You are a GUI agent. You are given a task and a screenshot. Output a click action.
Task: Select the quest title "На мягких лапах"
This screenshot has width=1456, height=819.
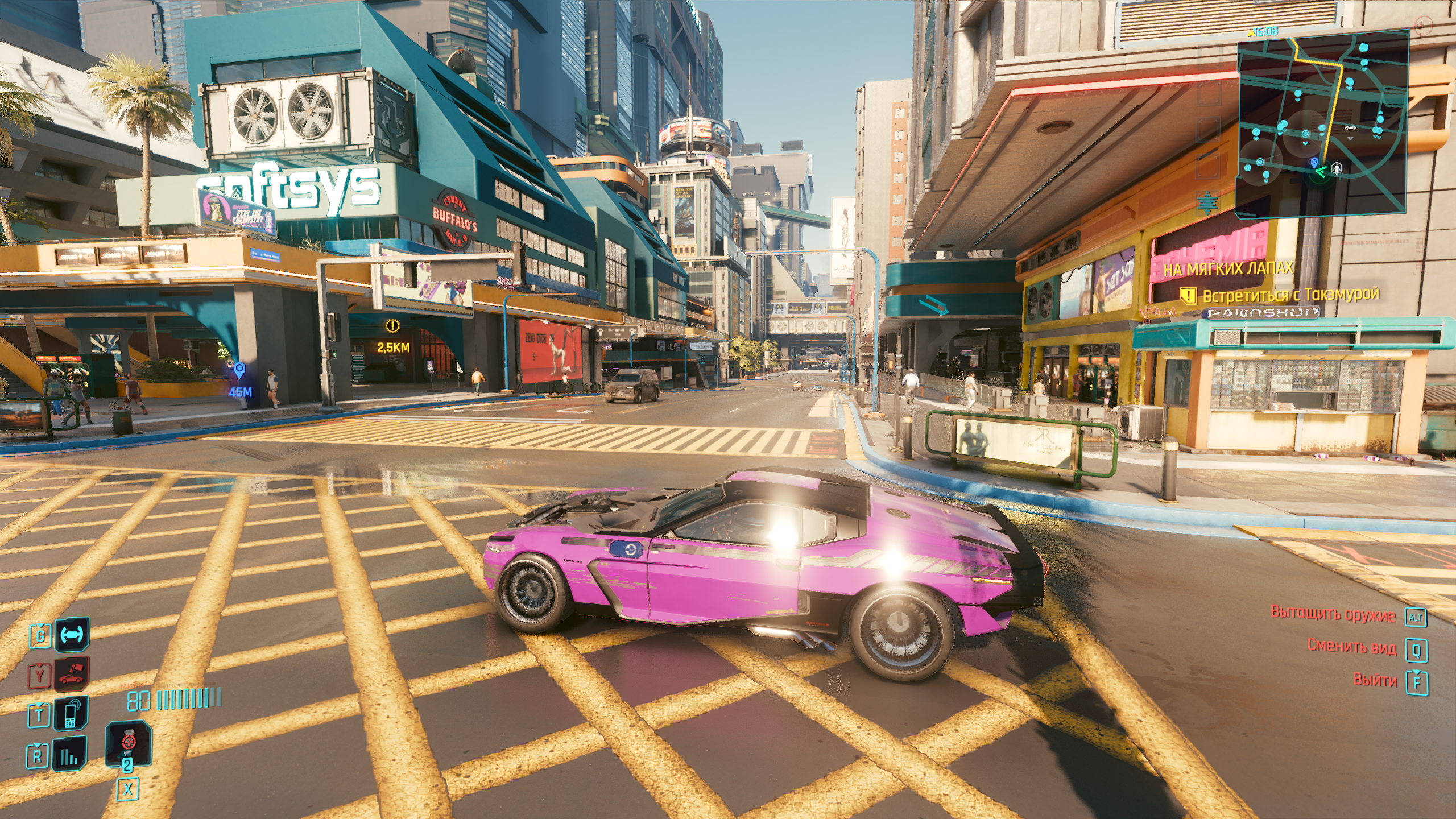[x=1228, y=268]
